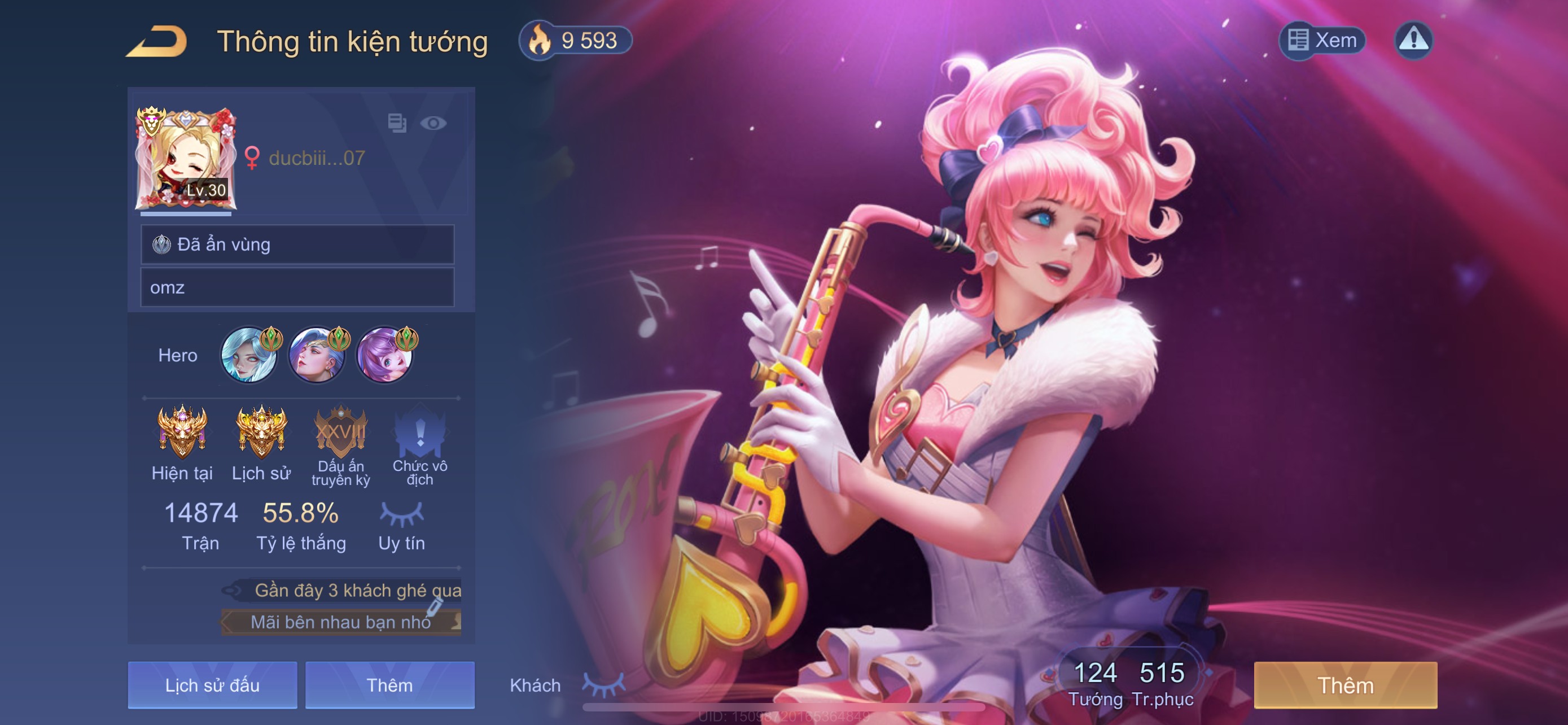Go back using the gold arrow
The image size is (1568, 725).
coord(157,41)
